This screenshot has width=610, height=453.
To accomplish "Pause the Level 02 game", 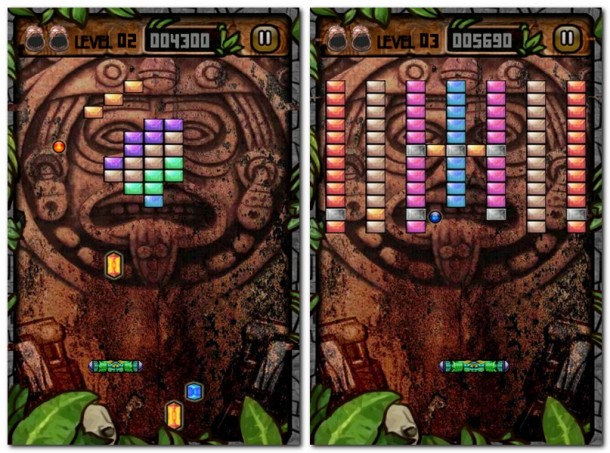I will [x=265, y=38].
